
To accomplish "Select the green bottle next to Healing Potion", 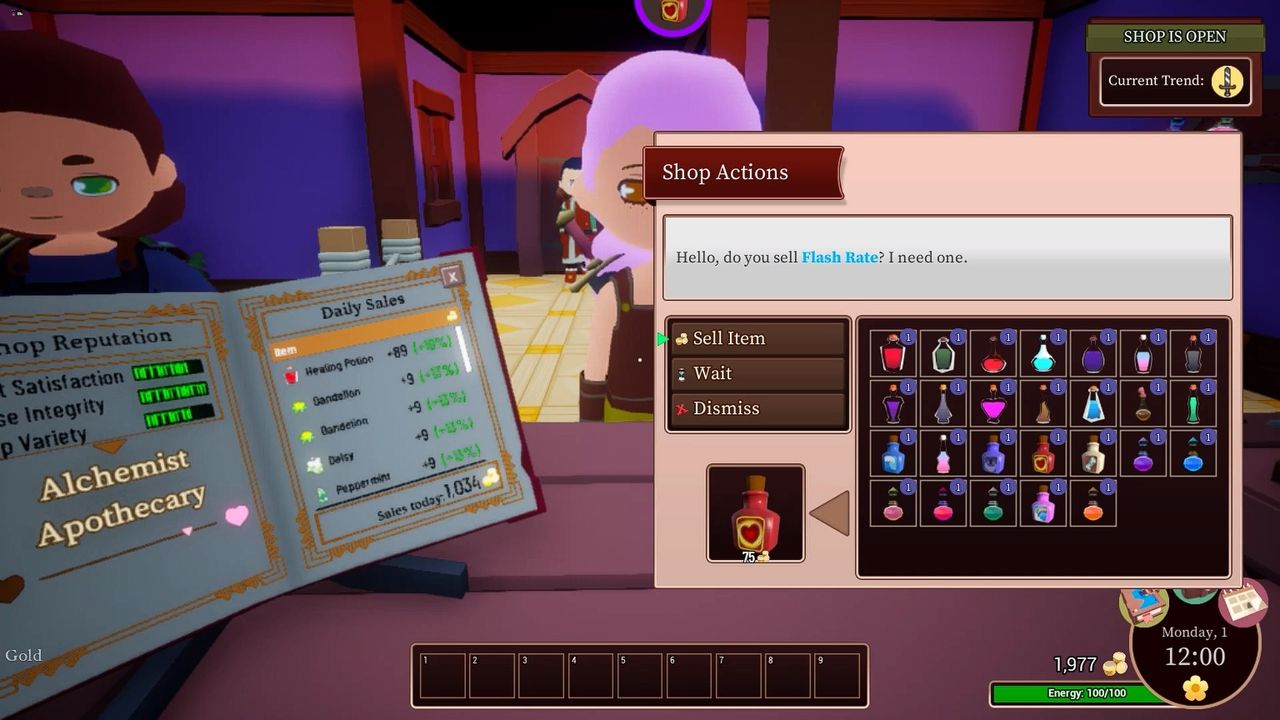I will click(x=943, y=356).
